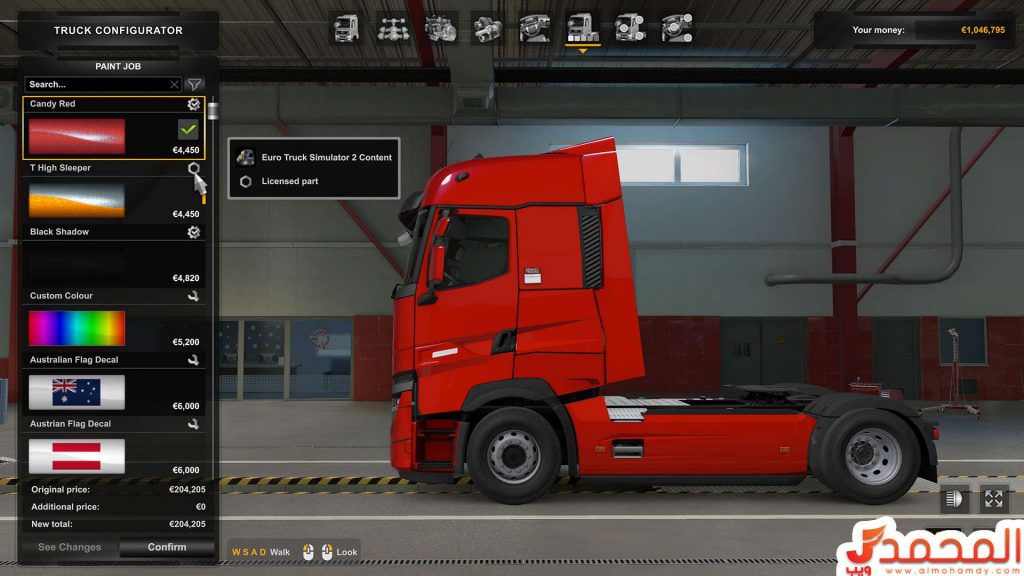1024x576 pixels.
Task: Open the truck exterior accessories tab
Action: click(630, 27)
